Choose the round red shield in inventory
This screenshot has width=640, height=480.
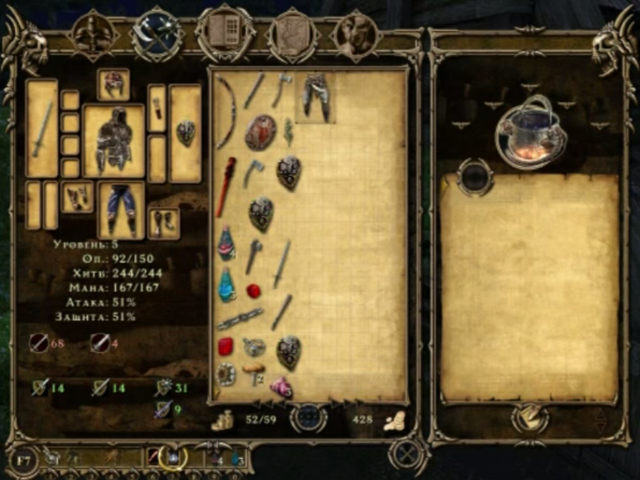[260, 131]
